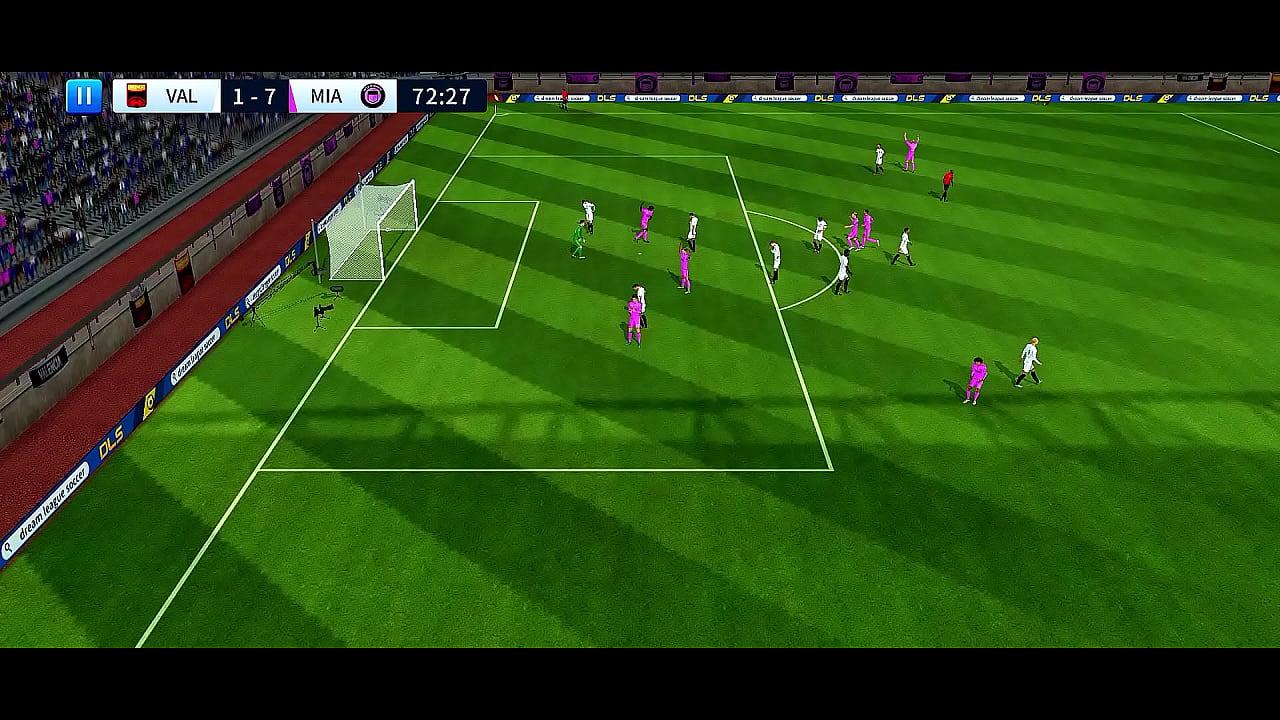The image size is (1280, 720).
Task: Click the pause icon in top-left
Action: click(x=85, y=96)
